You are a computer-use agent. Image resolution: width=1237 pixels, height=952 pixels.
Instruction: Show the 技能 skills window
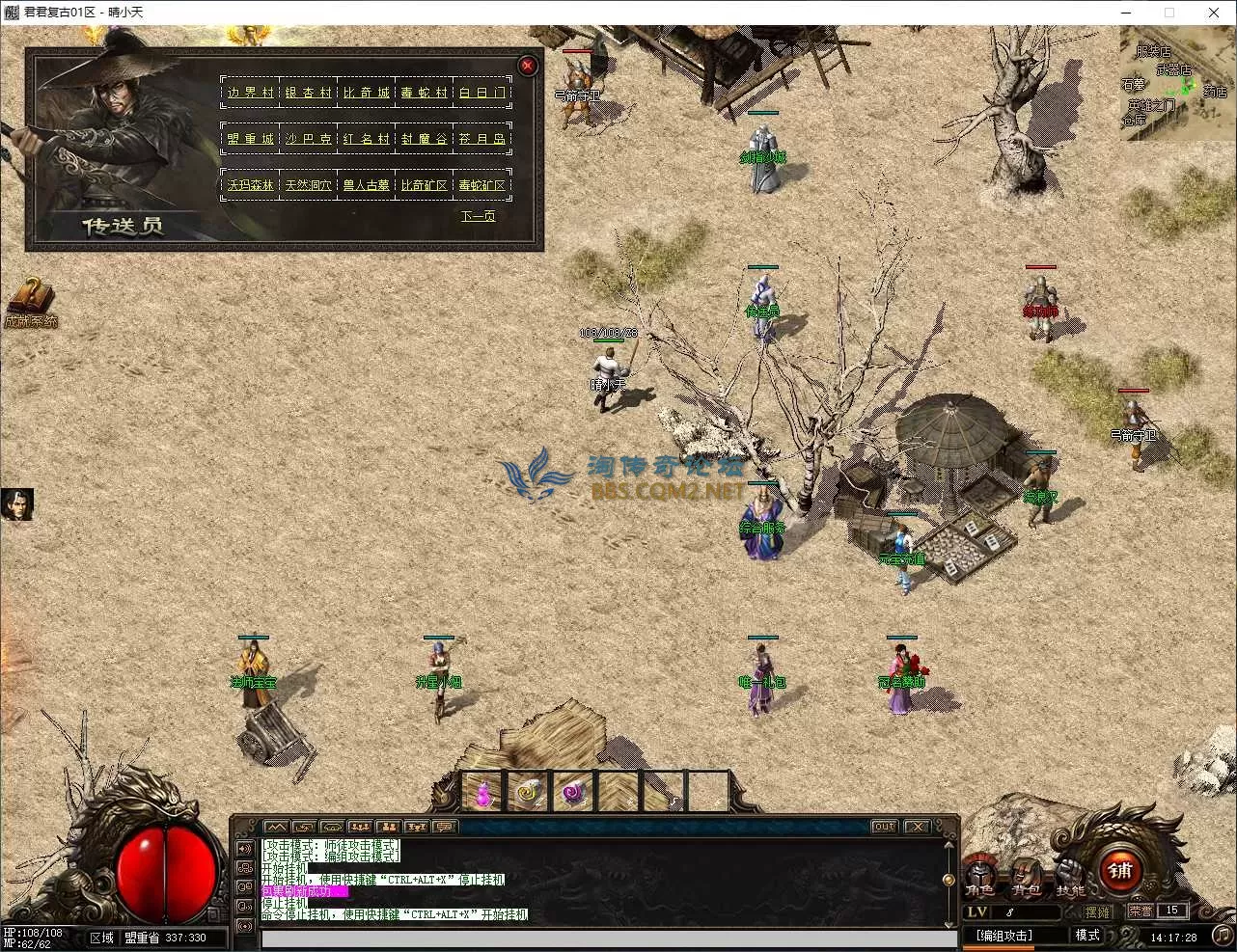1069,877
